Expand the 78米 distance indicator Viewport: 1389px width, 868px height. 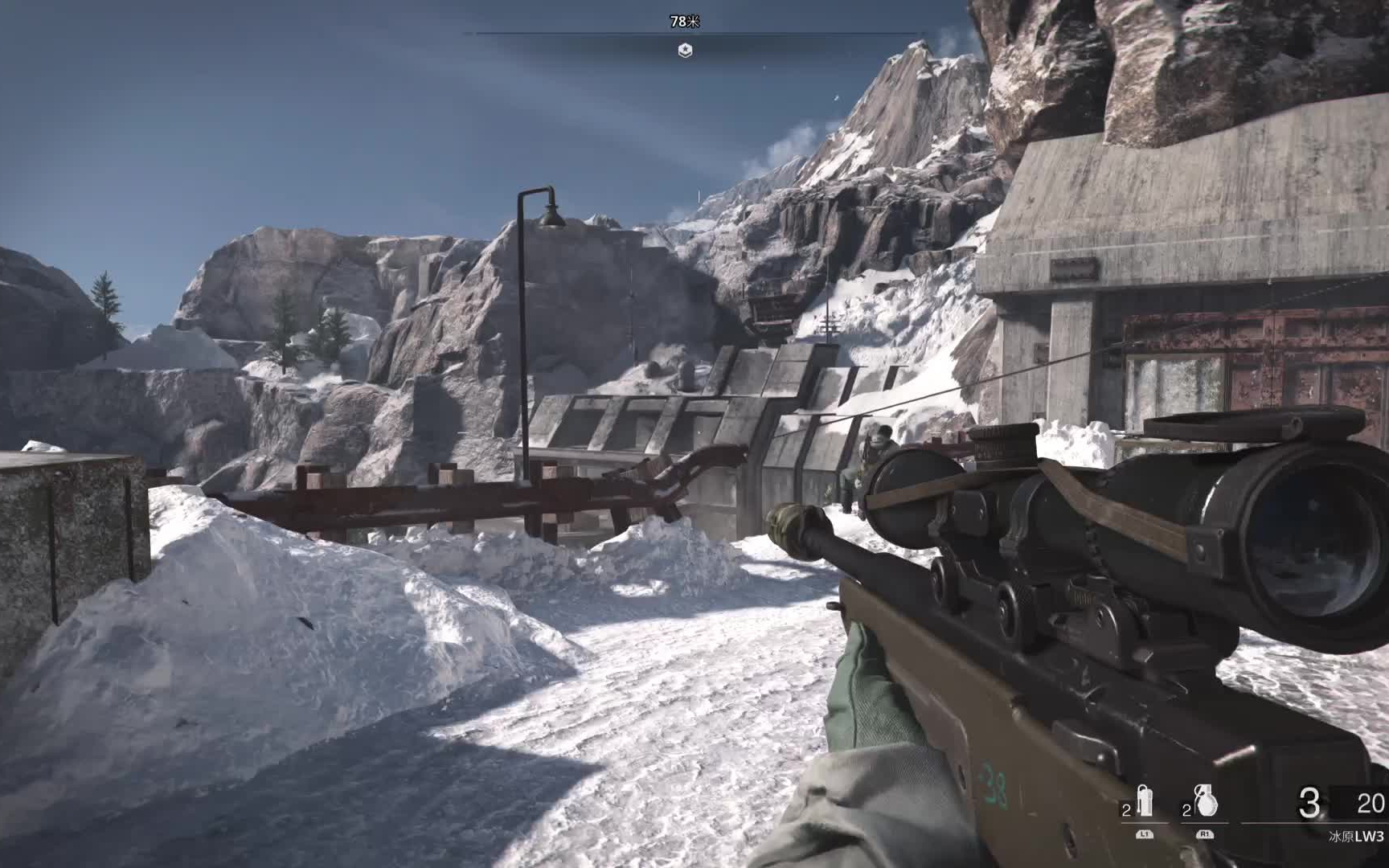[x=682, y=23]
